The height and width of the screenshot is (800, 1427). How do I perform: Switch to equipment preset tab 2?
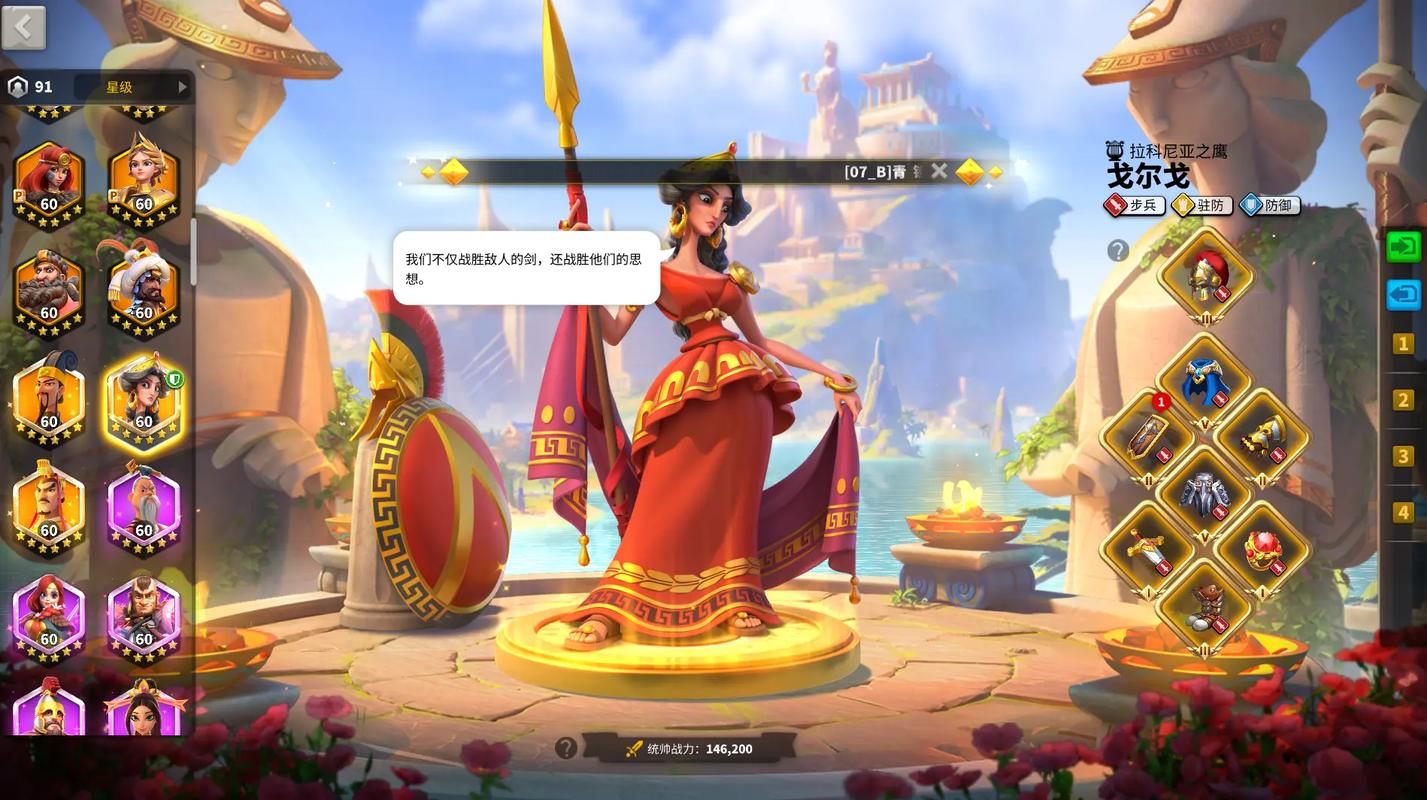coord(1404,400)
